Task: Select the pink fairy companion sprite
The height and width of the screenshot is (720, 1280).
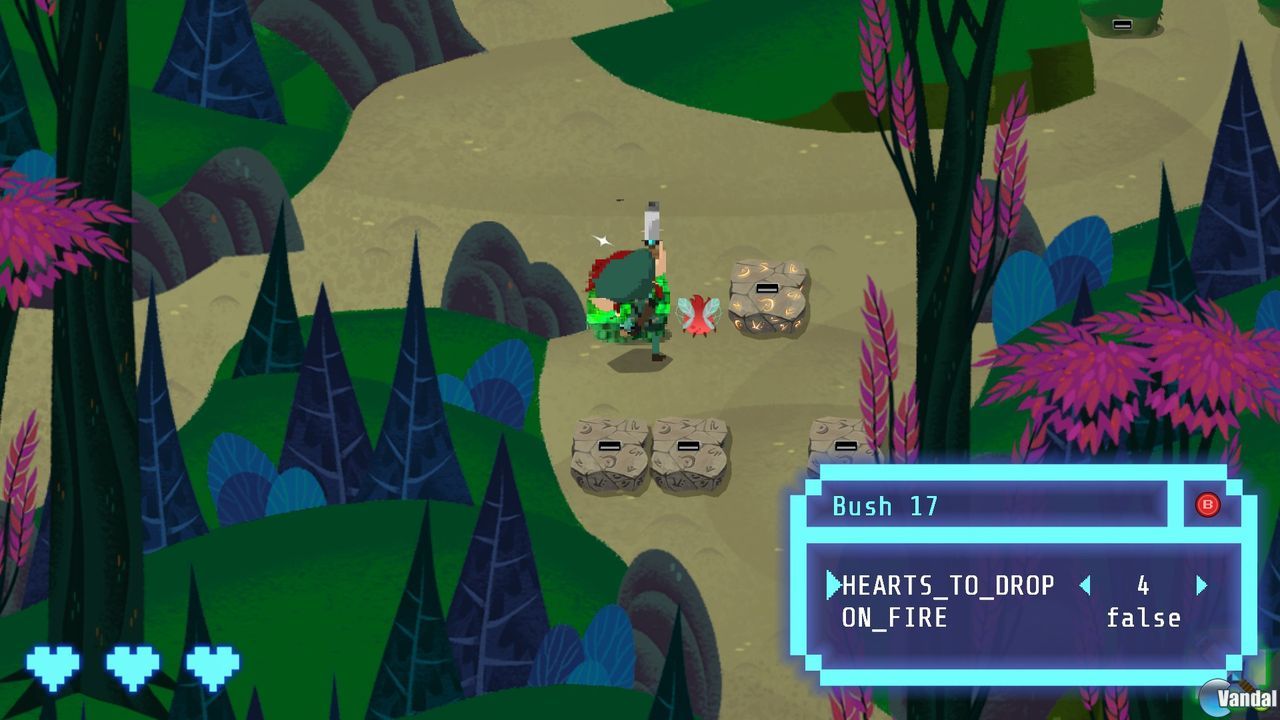Action: [x=700, y=313]
